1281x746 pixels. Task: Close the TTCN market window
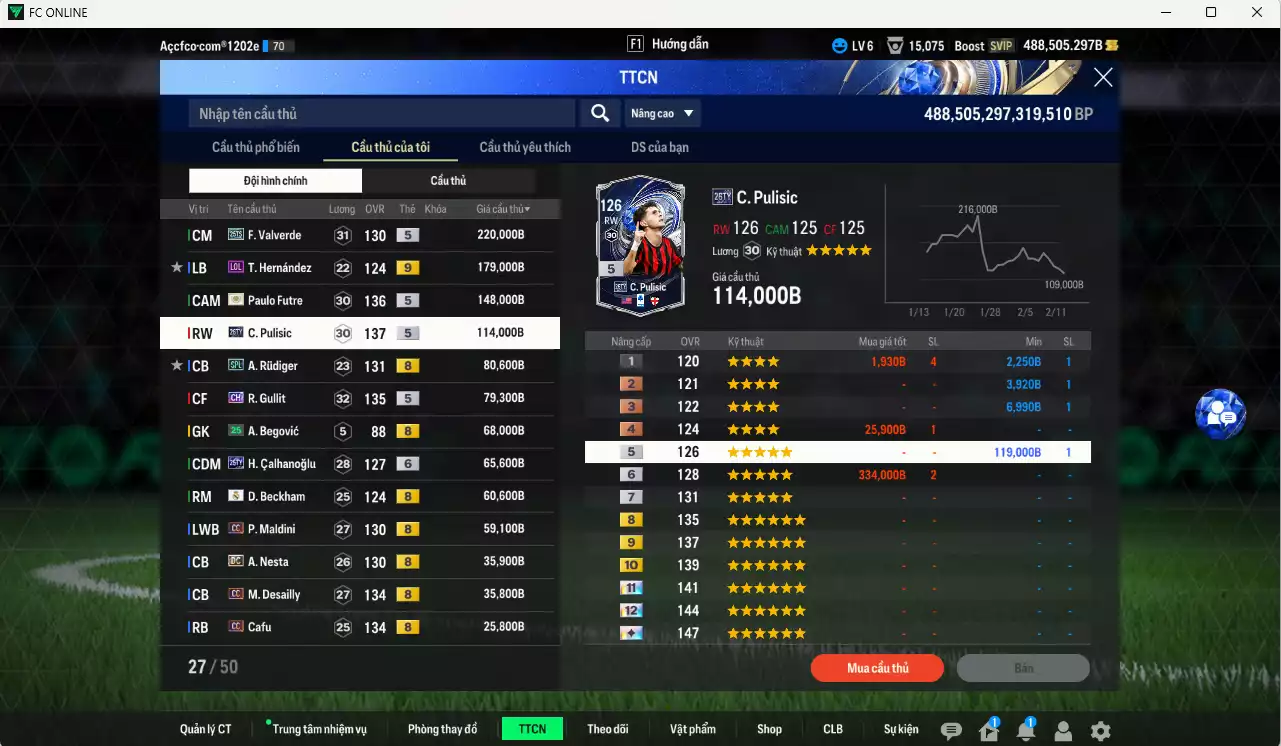point(1103,78)
